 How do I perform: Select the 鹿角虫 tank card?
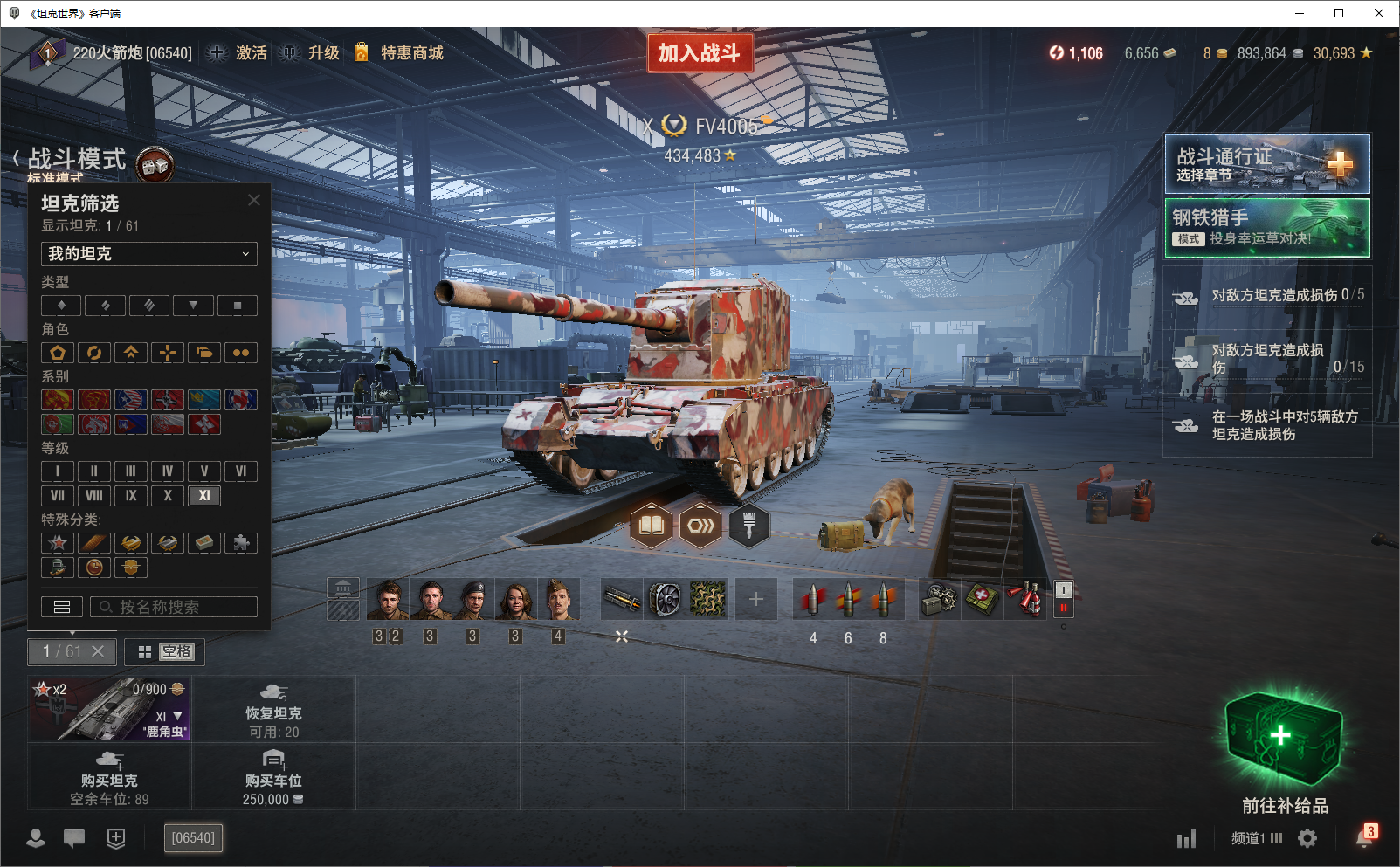109,709
